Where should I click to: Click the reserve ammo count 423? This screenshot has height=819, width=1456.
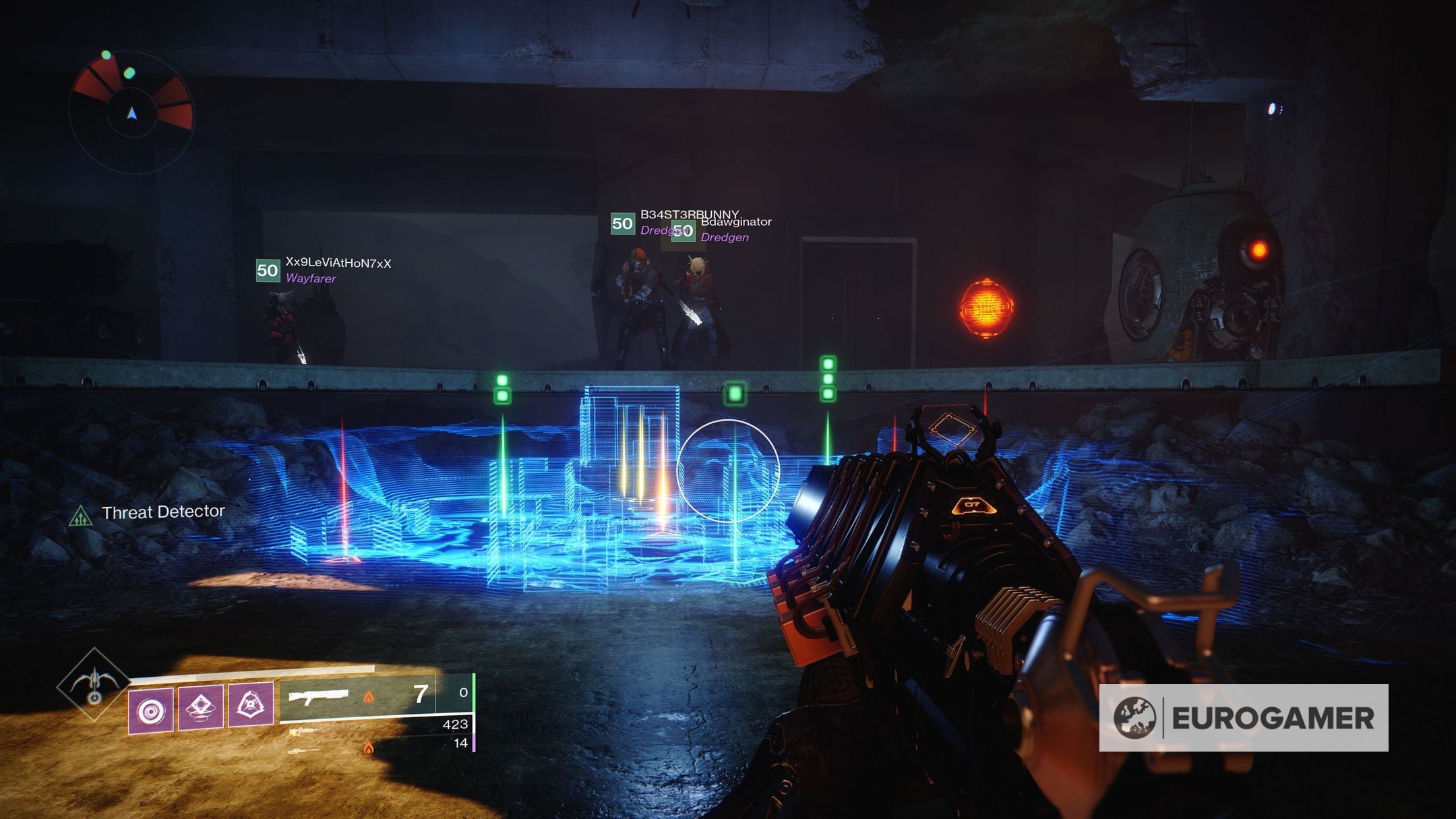(x=458, y=727)
